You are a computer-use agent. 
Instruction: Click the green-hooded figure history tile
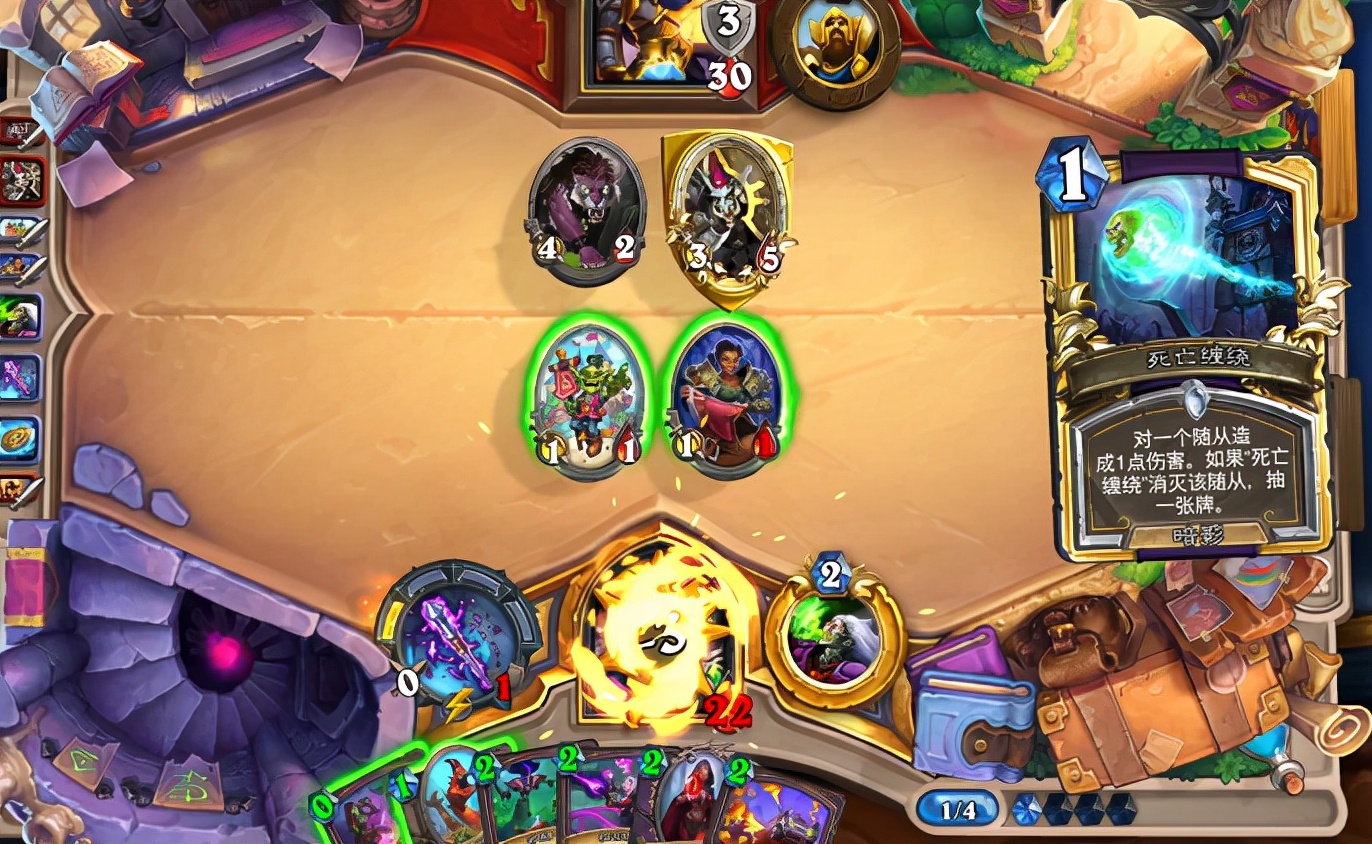point(21,316)
